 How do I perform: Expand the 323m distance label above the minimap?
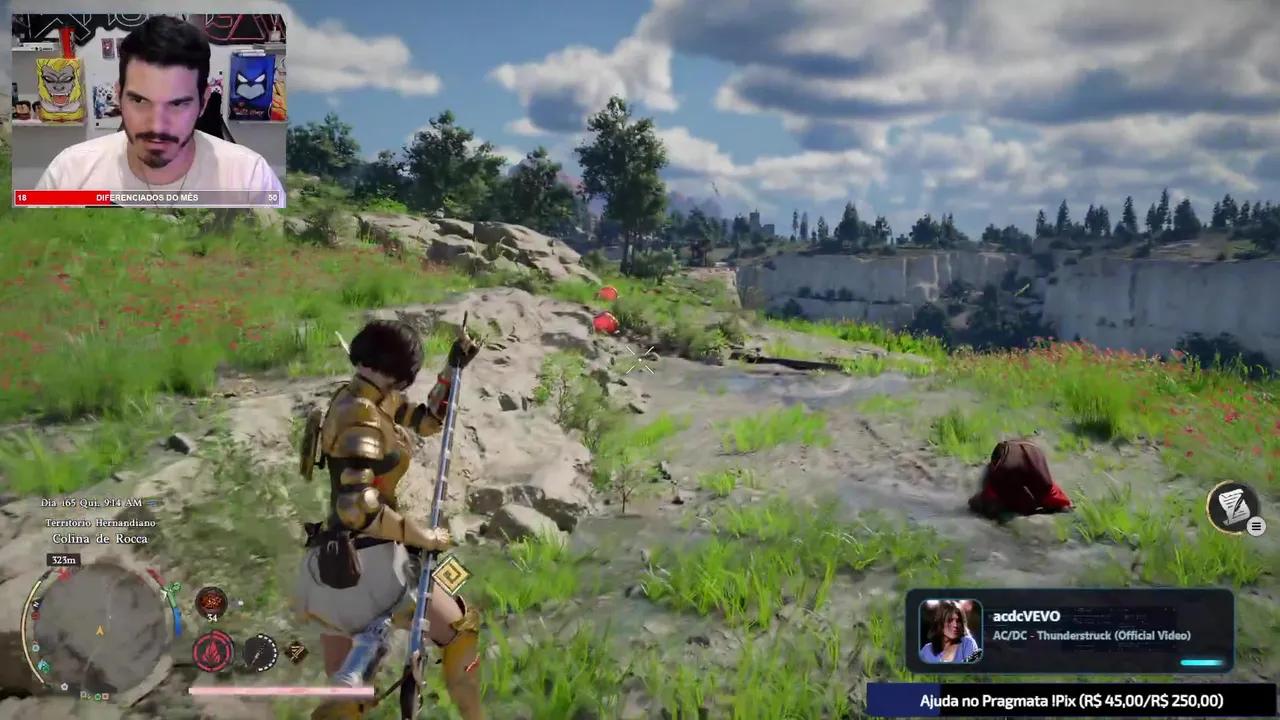63,559
